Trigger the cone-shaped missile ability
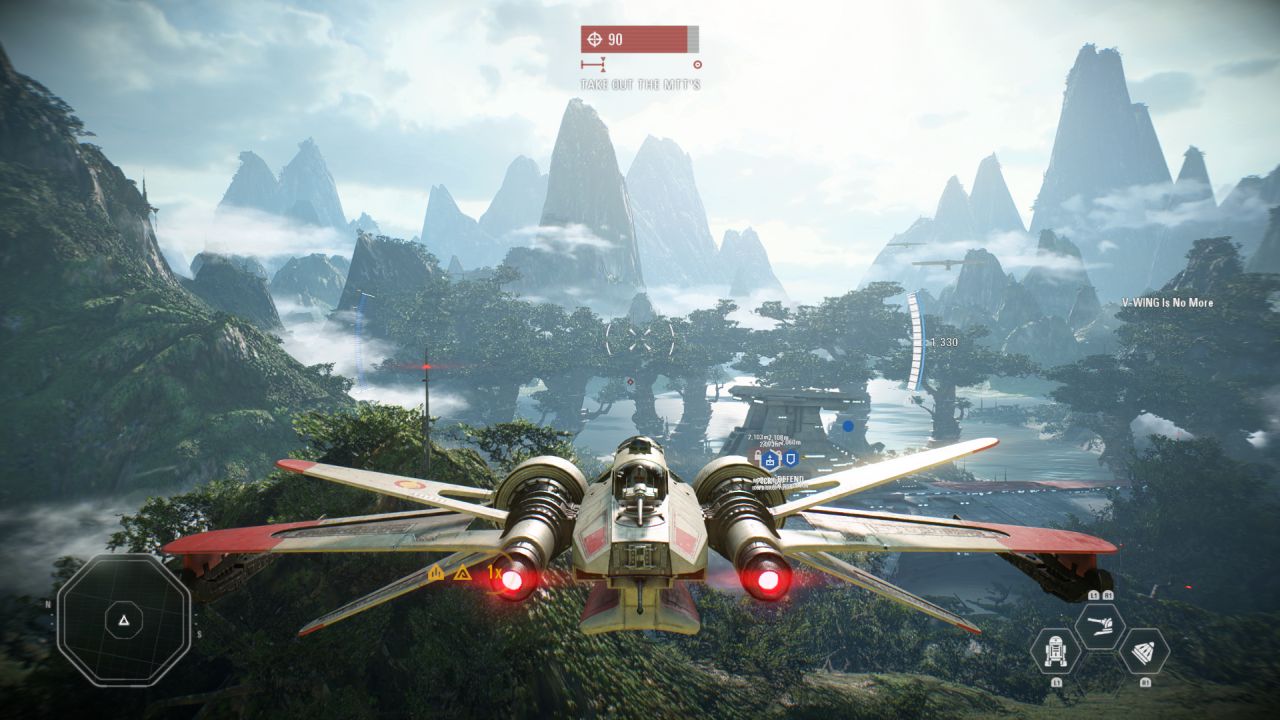The image size is (1280, 720). (x=1143, y=651)
